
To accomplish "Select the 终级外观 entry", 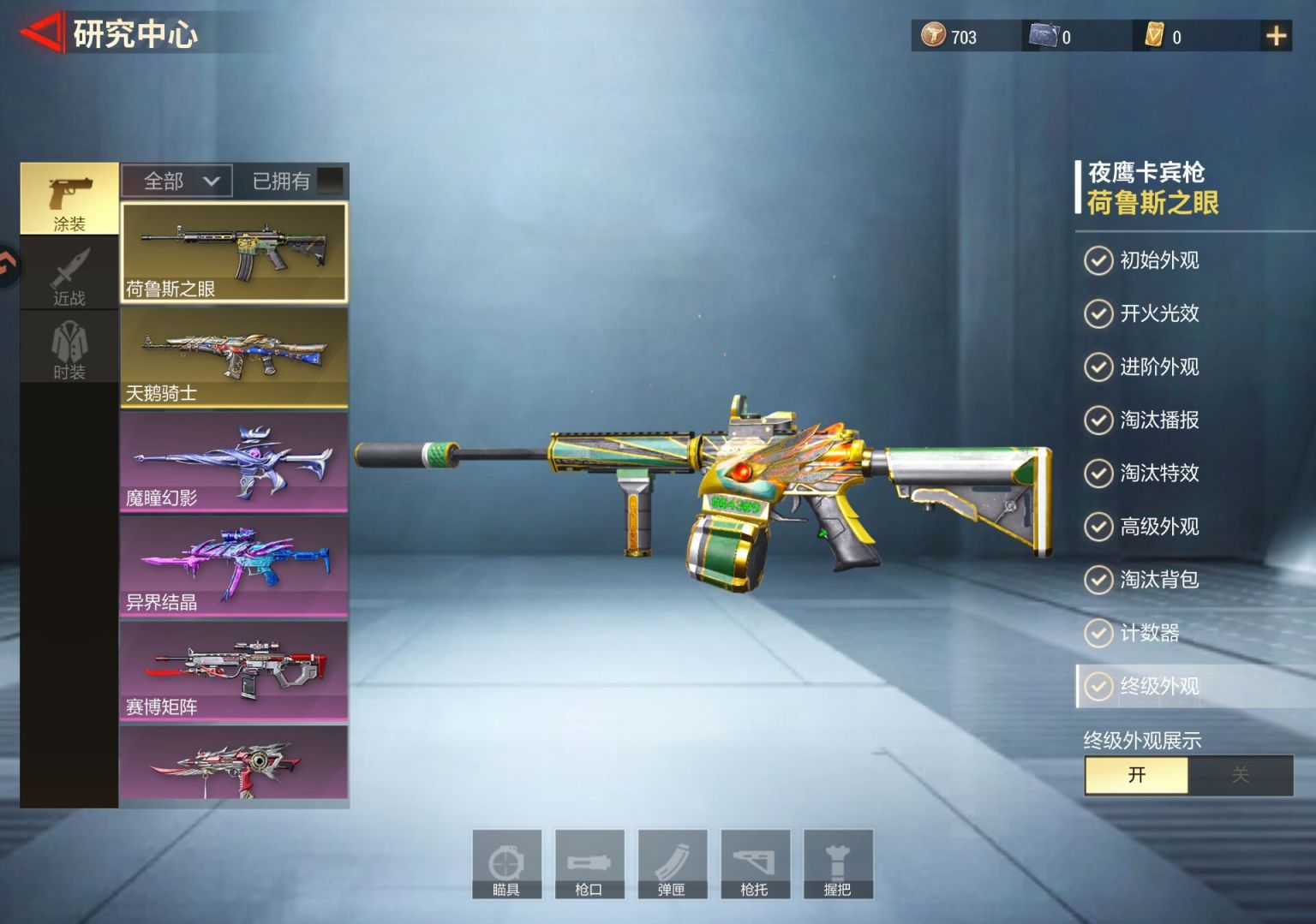I will coord(1158,686).
